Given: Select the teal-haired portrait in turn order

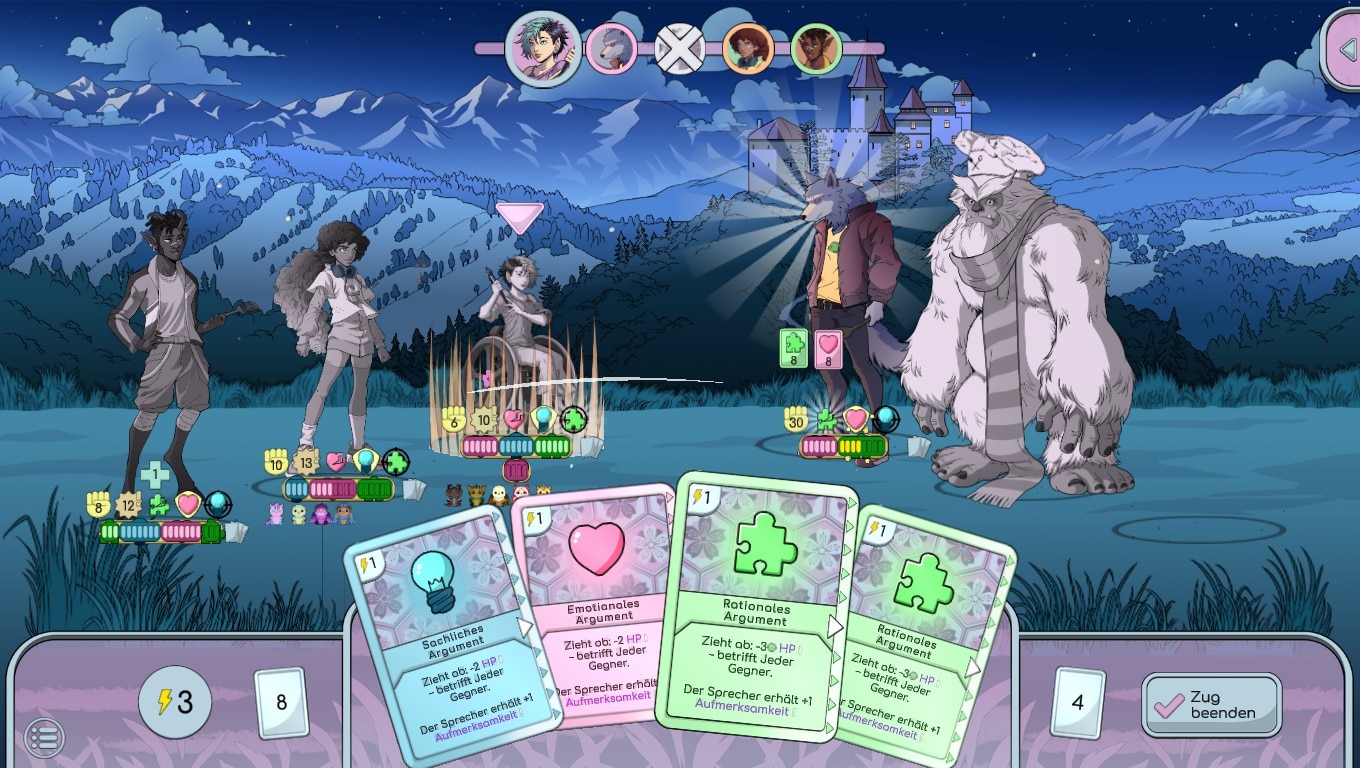Looking at the screenshot, I should click(543, 48).
